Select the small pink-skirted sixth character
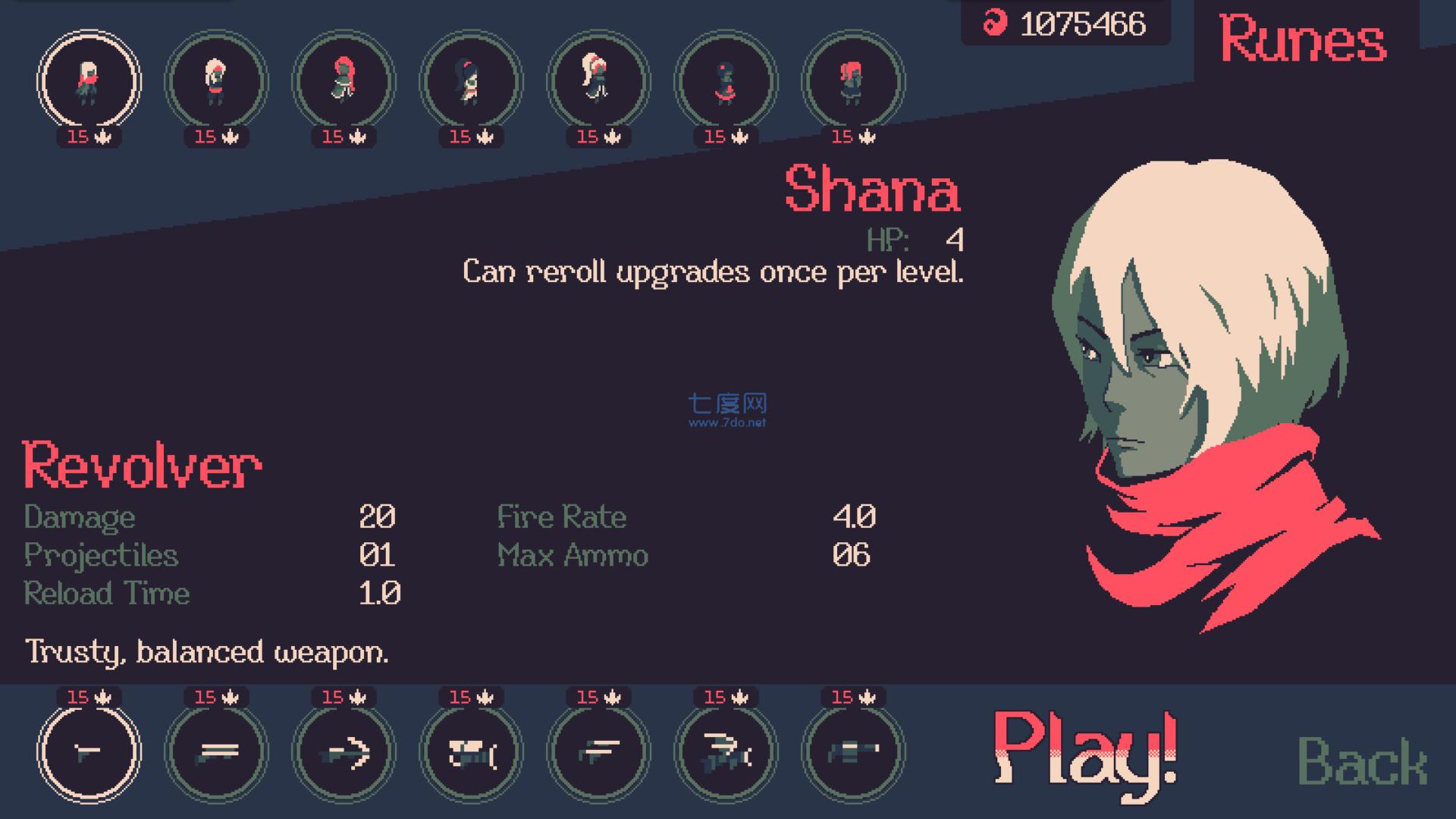 (723, 83)
